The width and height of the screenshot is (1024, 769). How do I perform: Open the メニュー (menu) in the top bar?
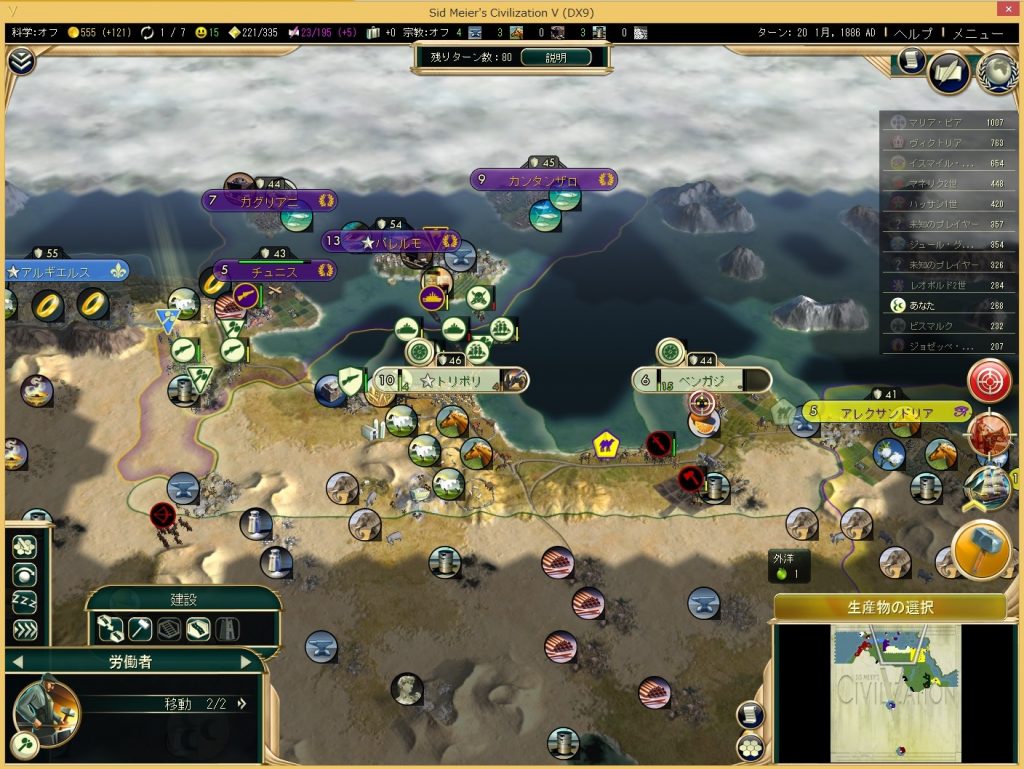tap(977, 33)
